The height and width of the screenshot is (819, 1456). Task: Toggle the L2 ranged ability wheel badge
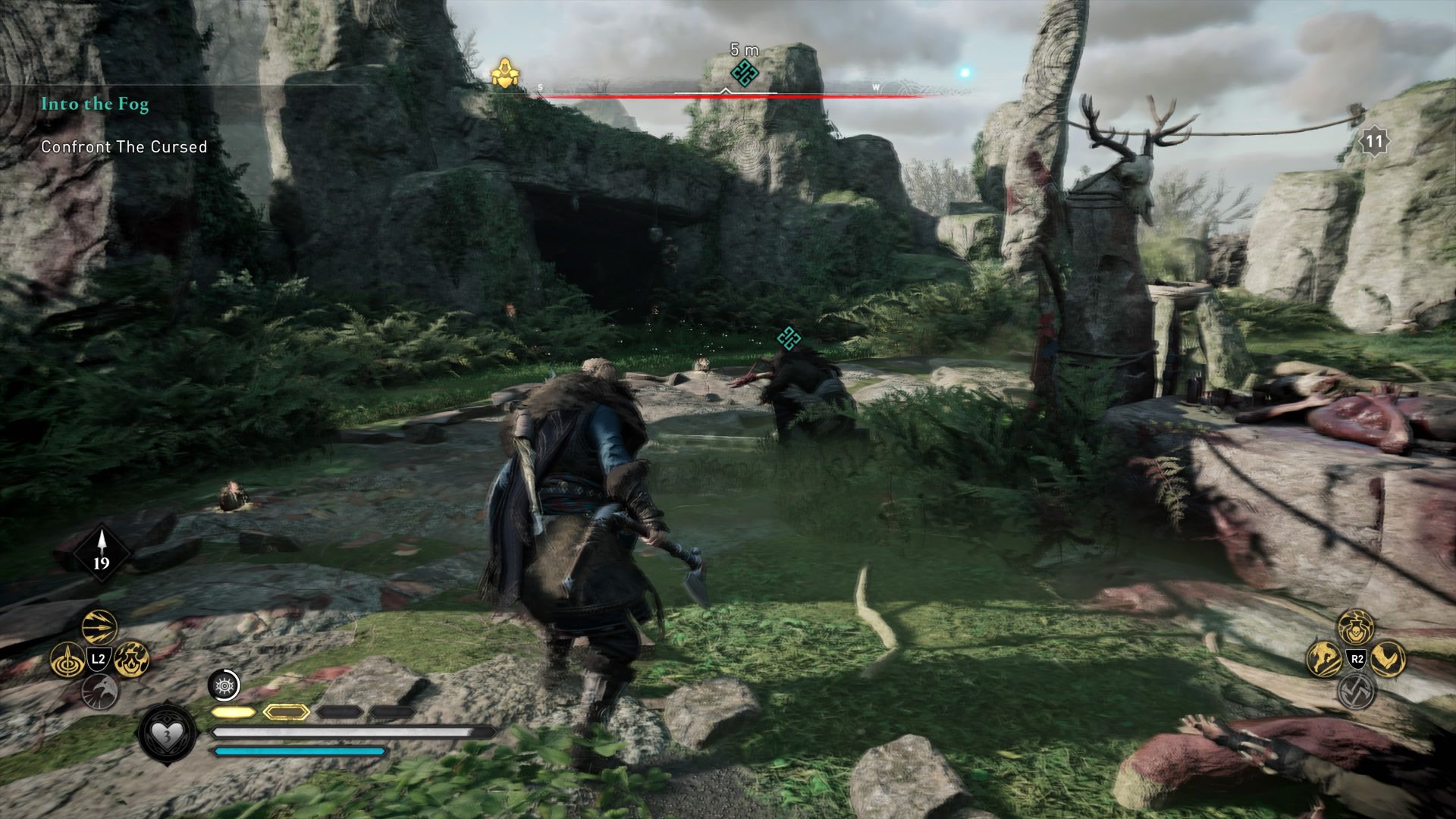[x=98, y=659]
